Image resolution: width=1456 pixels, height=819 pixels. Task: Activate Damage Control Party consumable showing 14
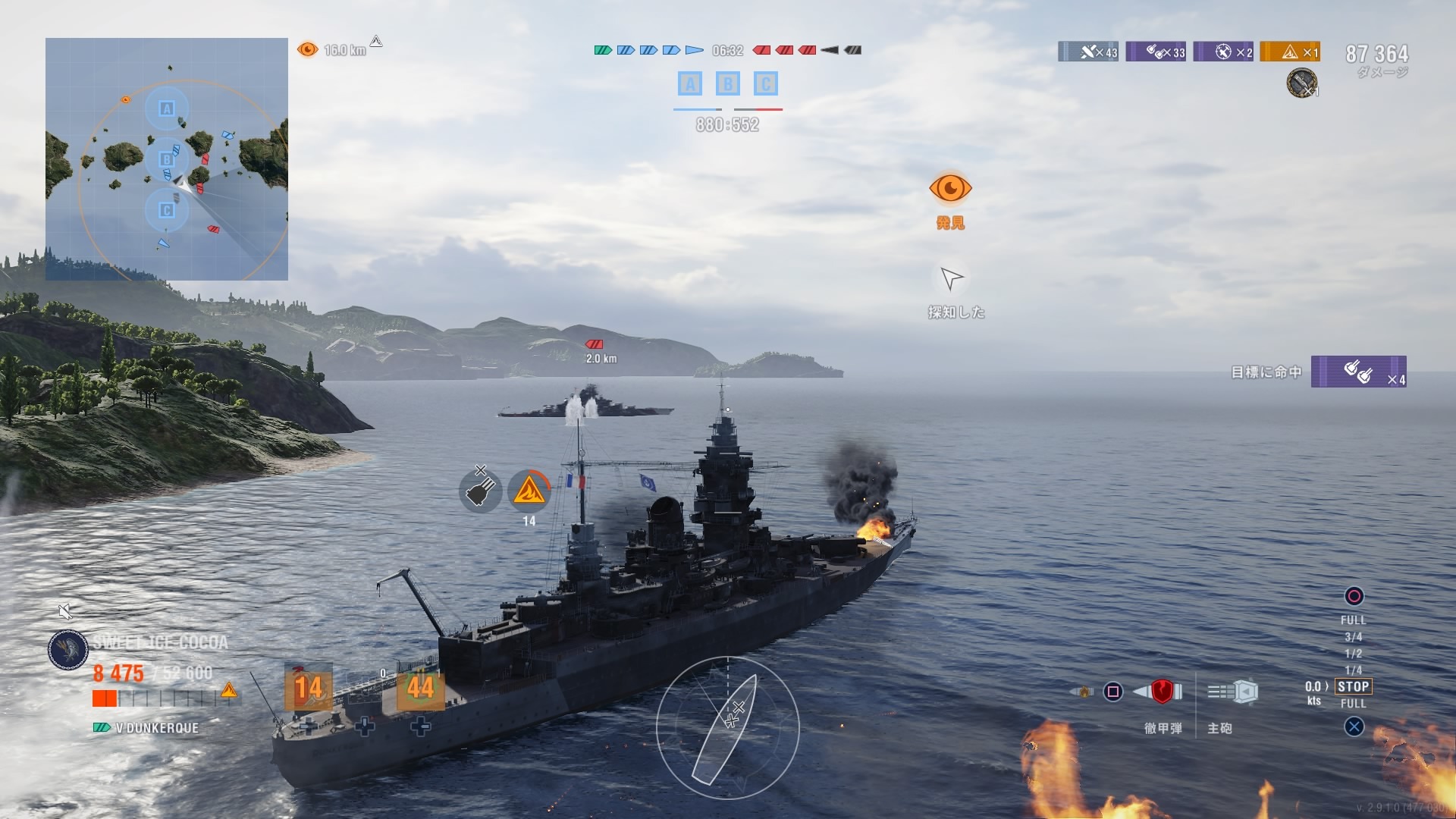tap(308, 689)
